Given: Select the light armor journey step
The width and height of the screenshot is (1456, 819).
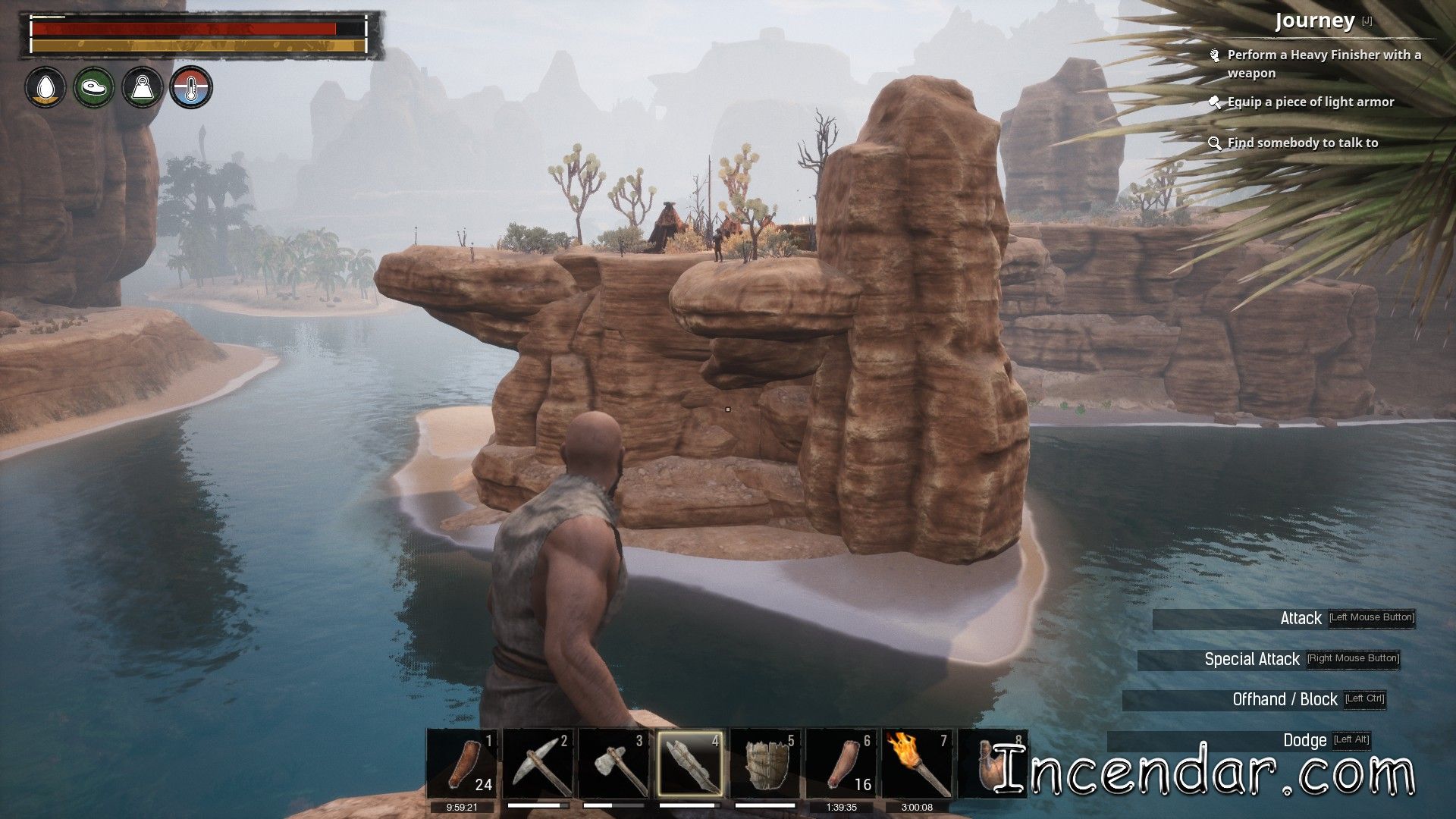Looking at the screenshot, I should coord(1310,102).
